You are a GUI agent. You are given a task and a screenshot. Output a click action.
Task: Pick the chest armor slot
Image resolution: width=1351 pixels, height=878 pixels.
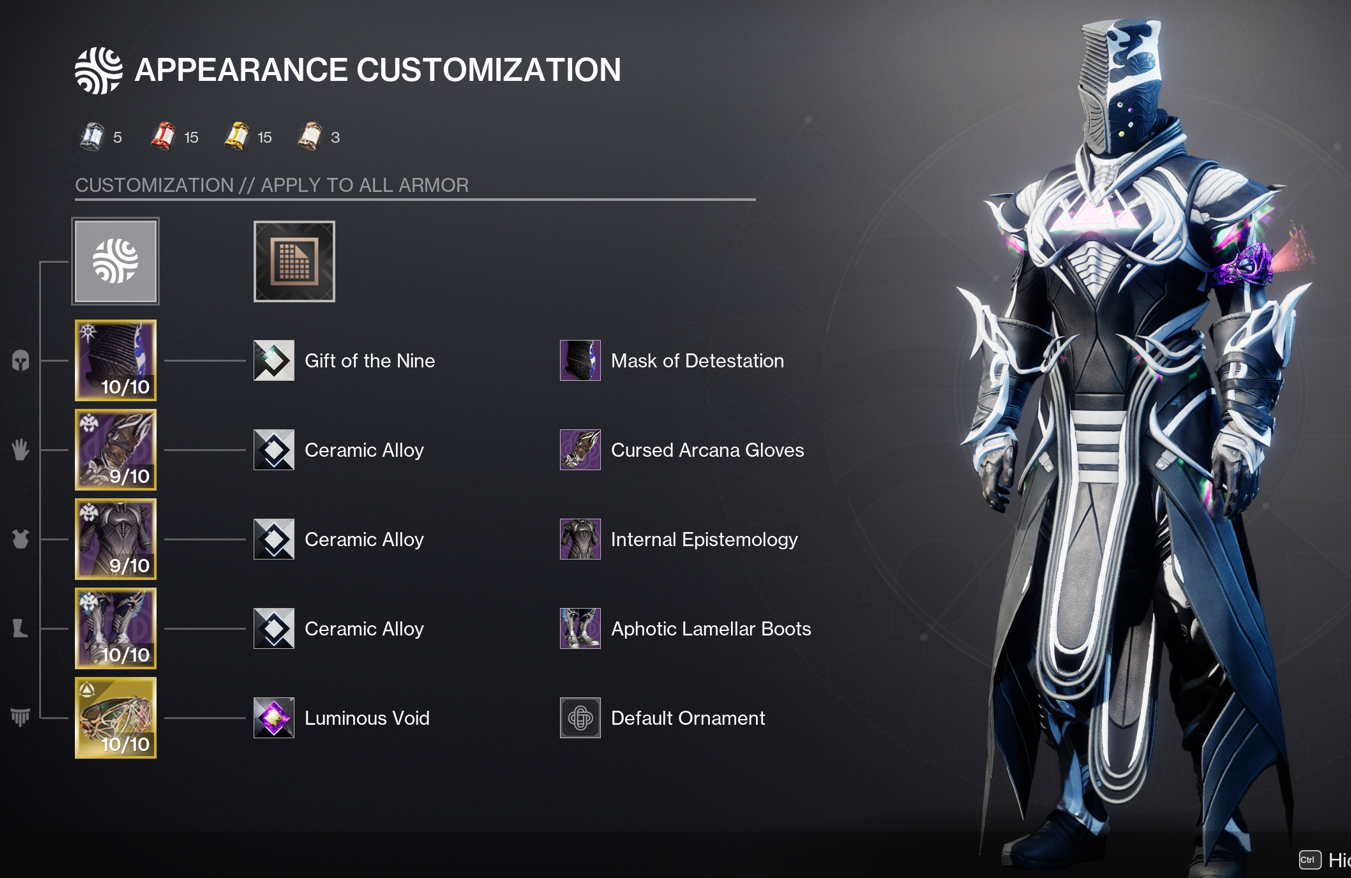pyautogui.click(x=116, y=539)
